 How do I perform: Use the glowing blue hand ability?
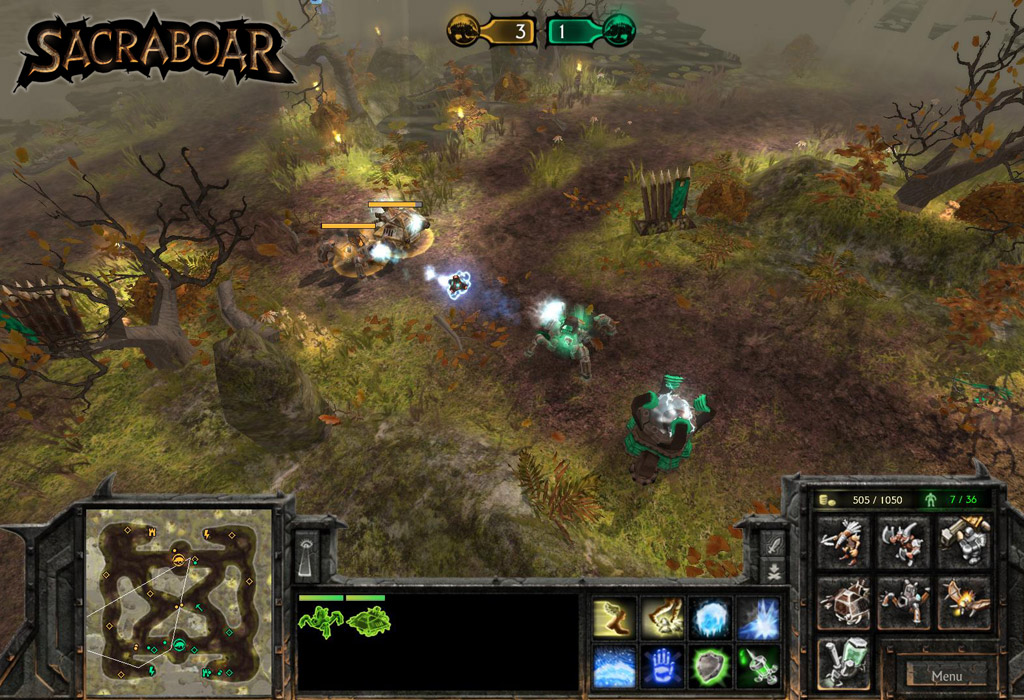click(x=661, y=666)
